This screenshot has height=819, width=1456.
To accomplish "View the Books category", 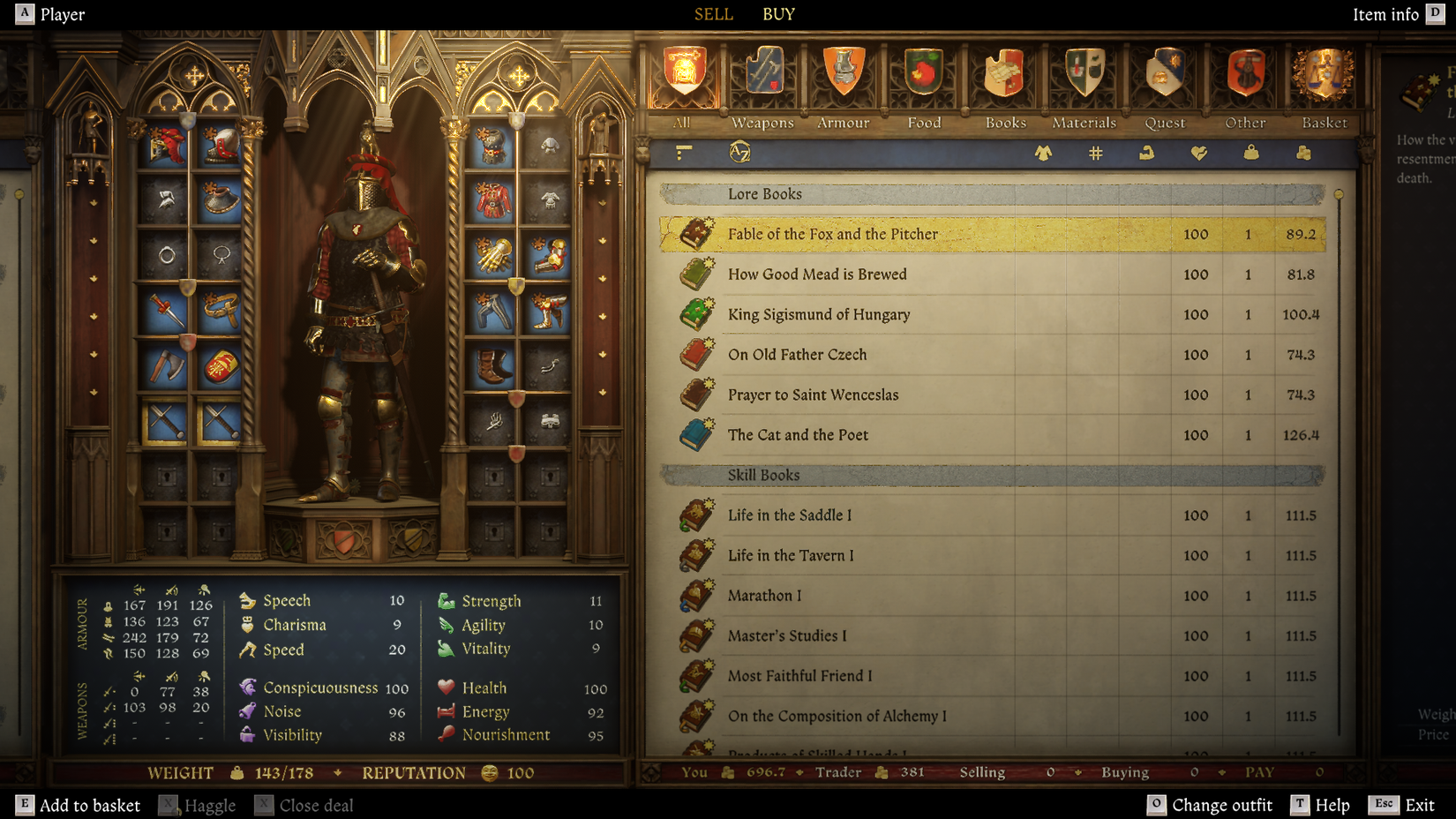I will 1003,75.
